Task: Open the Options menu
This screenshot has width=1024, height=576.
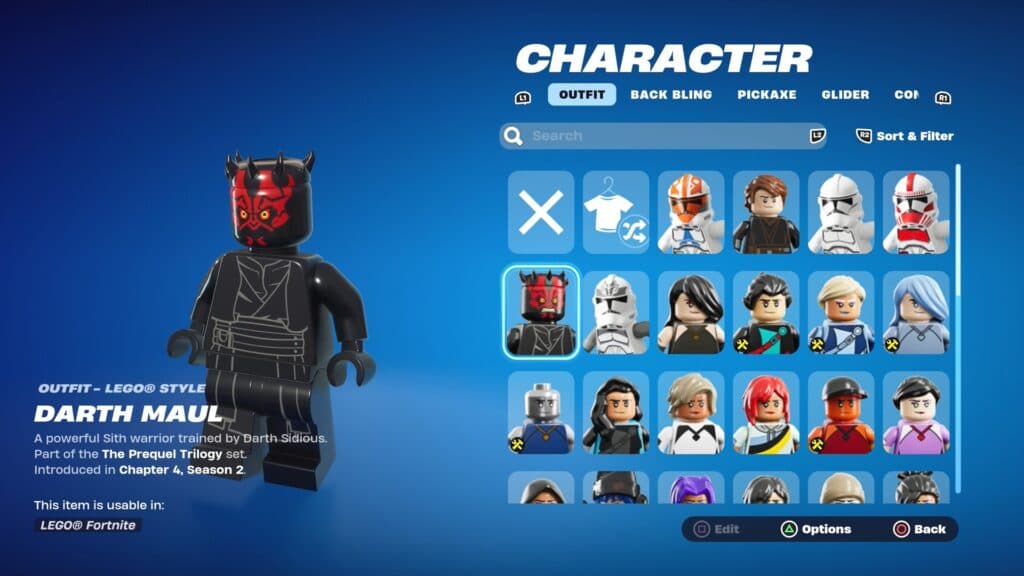Action: click(816, 529)
